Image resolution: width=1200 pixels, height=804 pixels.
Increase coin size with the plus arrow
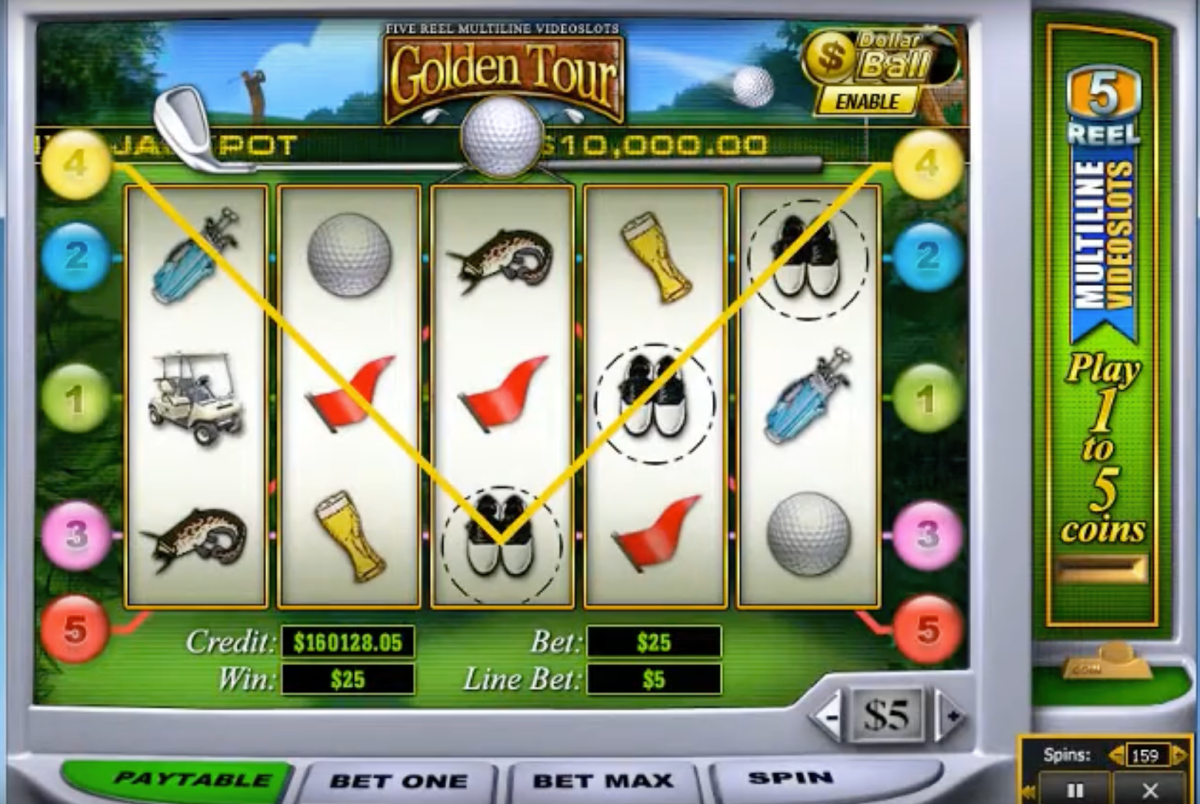(951, 717)
